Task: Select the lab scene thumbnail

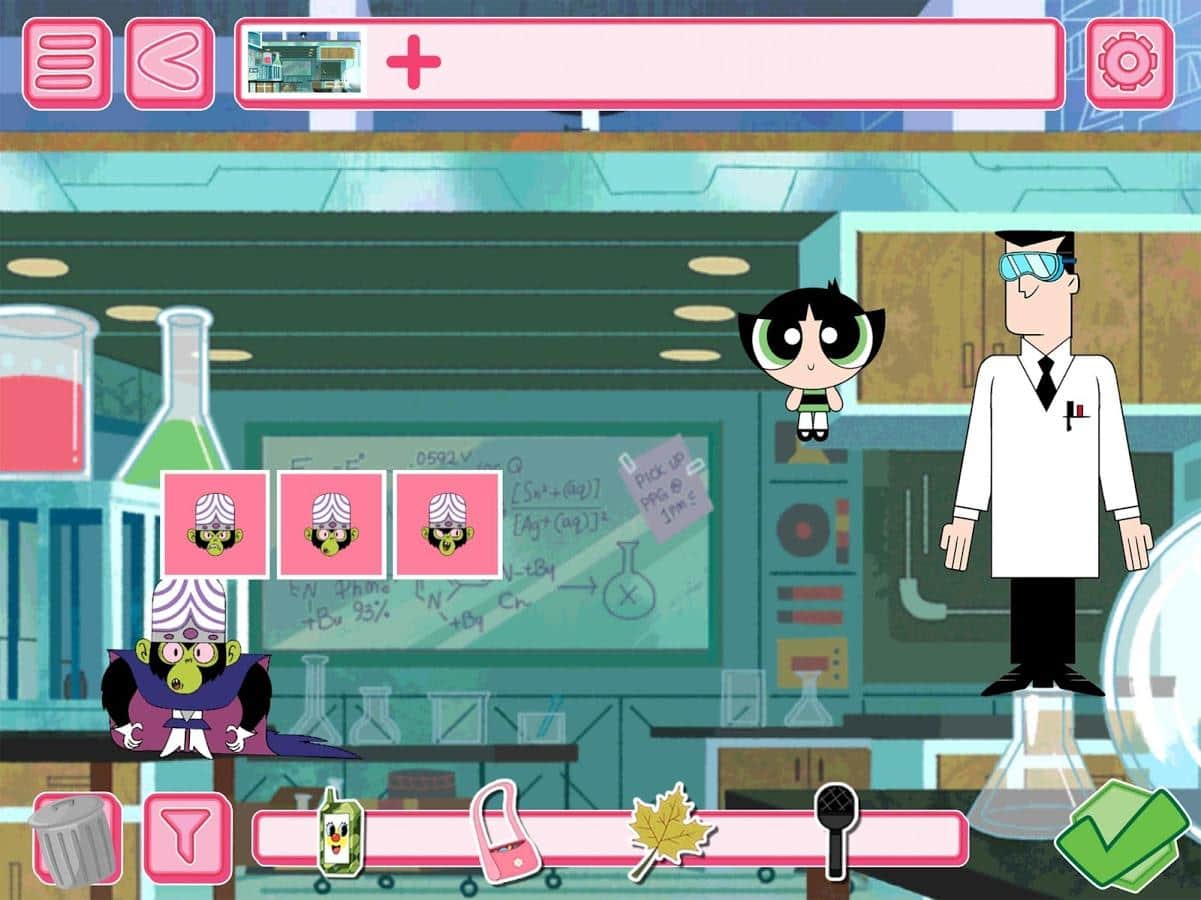Action: pos(305,62)
